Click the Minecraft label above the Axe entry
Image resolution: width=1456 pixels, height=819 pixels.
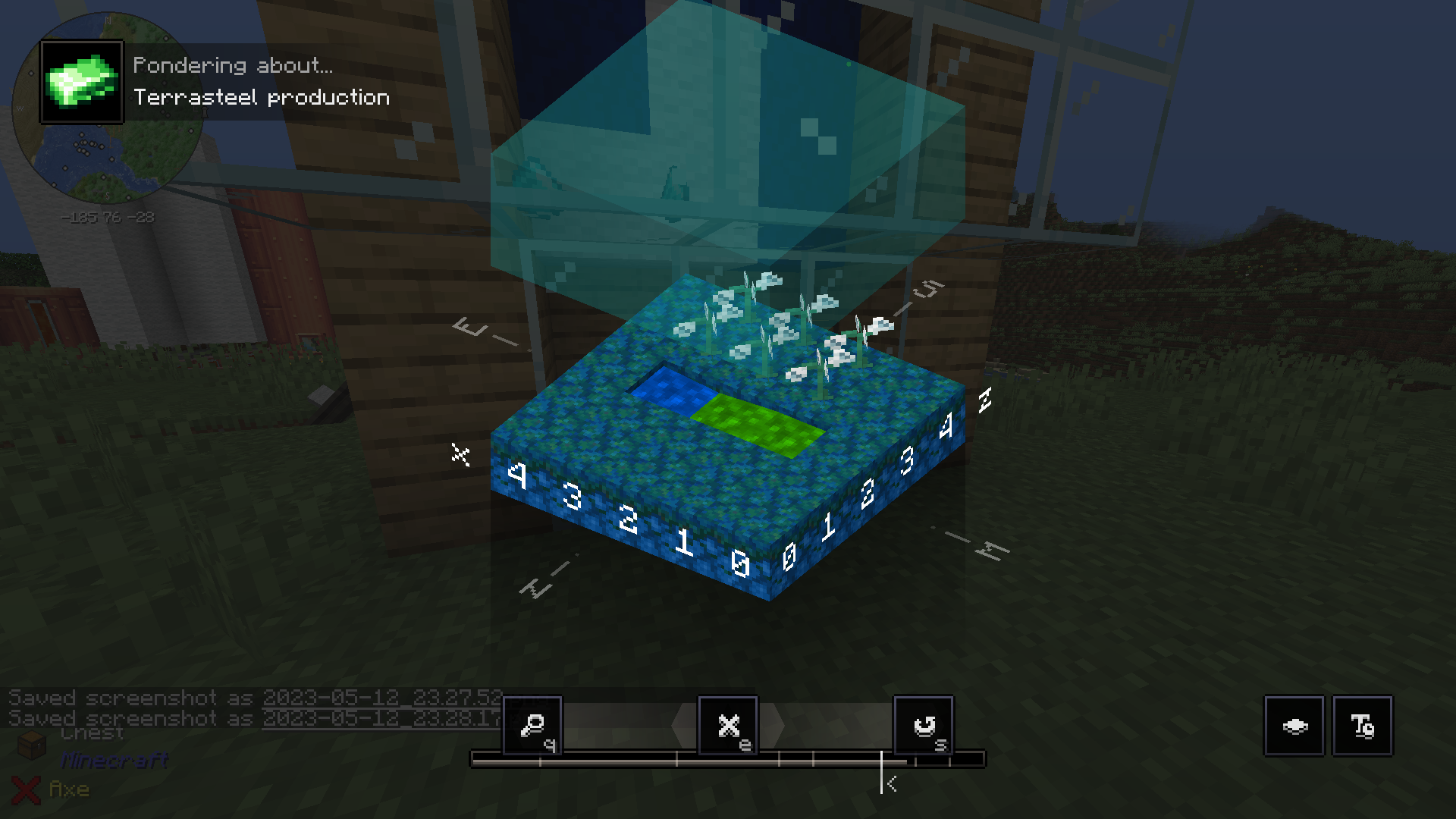115,761
